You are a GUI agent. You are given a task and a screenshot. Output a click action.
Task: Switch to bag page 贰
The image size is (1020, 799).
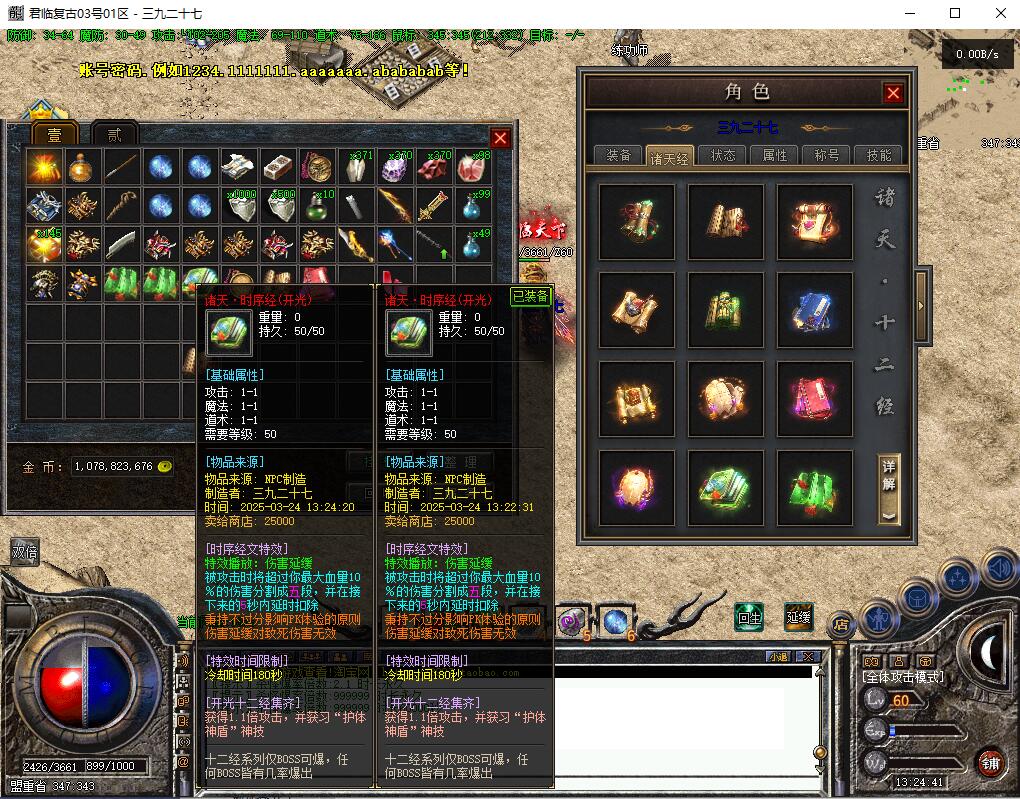(114, 135)
